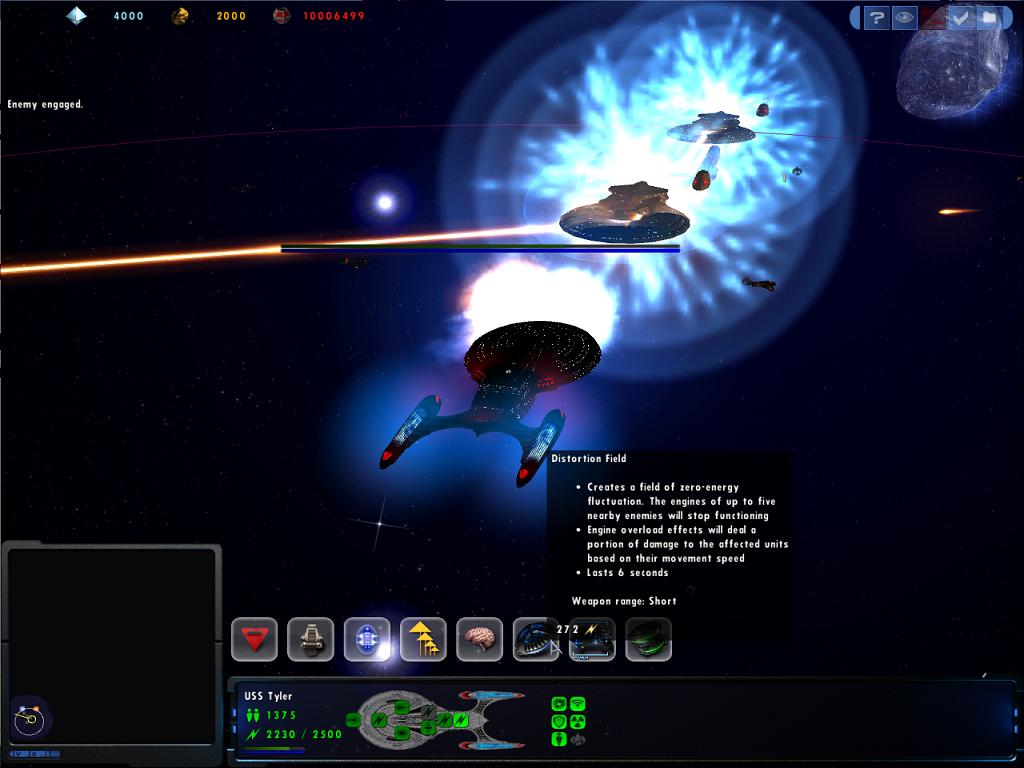1024x768 pixels.
Task: Toggle the eye view button
Action: (x=904, y=17)
